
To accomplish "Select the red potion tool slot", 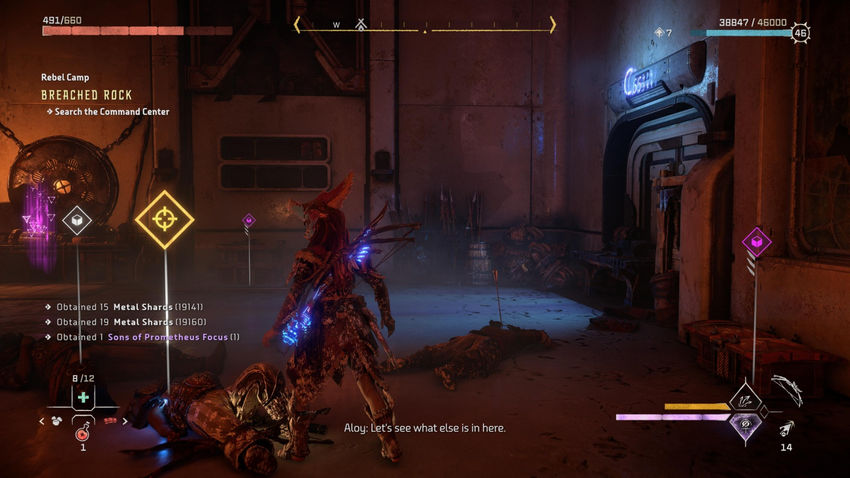I will coord(82,432).
